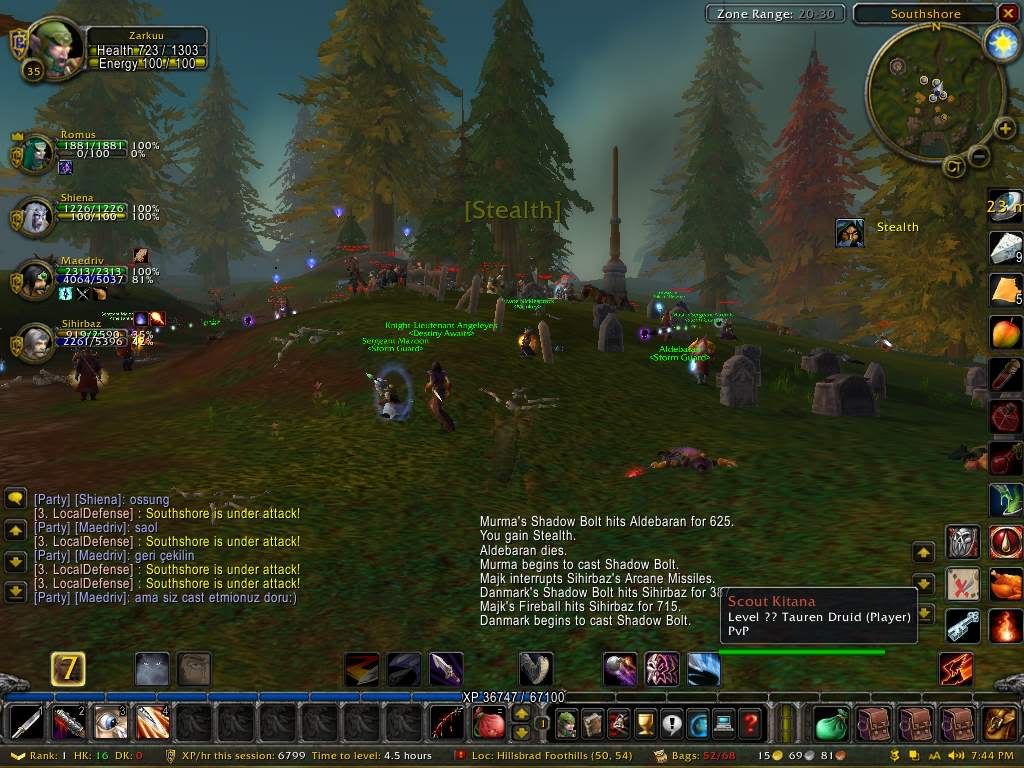Activate the silver key ability icon
Screen dimensions: 1024x768
(x=963, y=625)
